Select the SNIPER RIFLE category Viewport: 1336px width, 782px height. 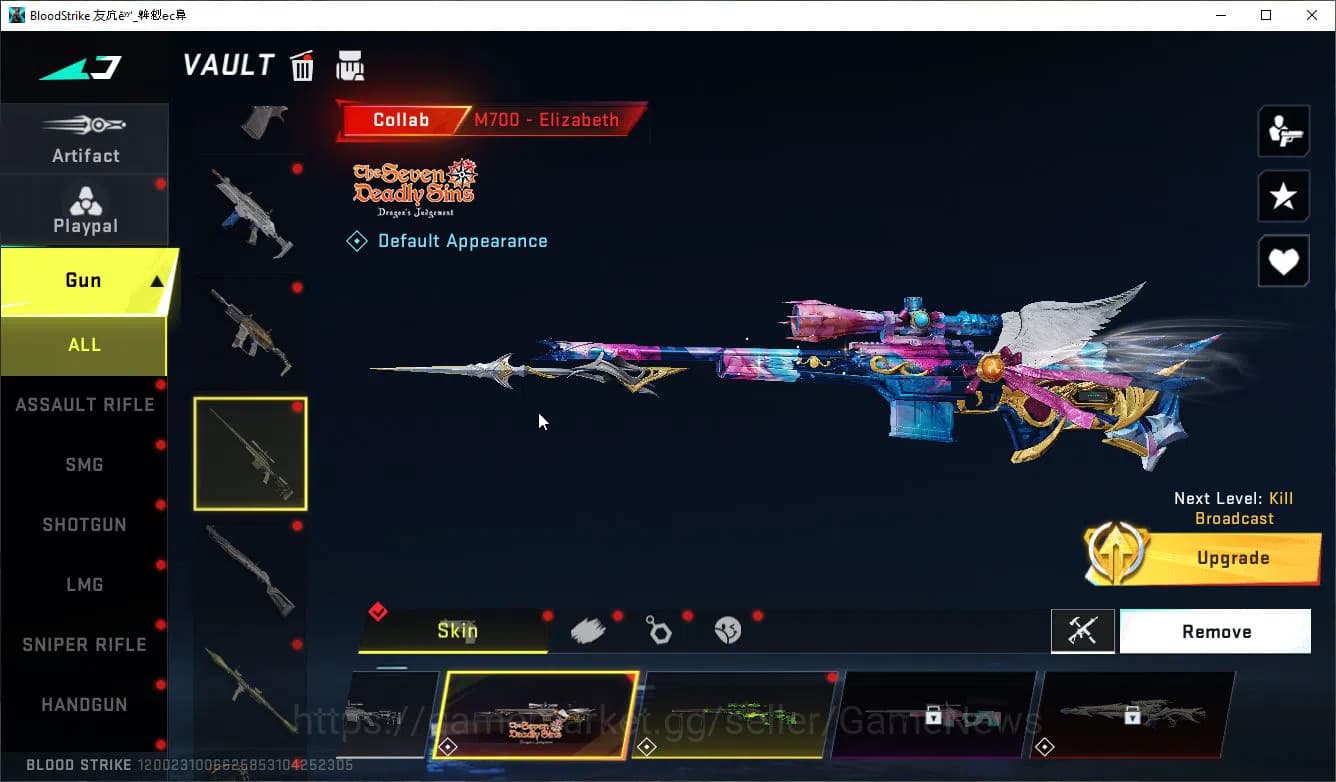click(x=85, y=644)
